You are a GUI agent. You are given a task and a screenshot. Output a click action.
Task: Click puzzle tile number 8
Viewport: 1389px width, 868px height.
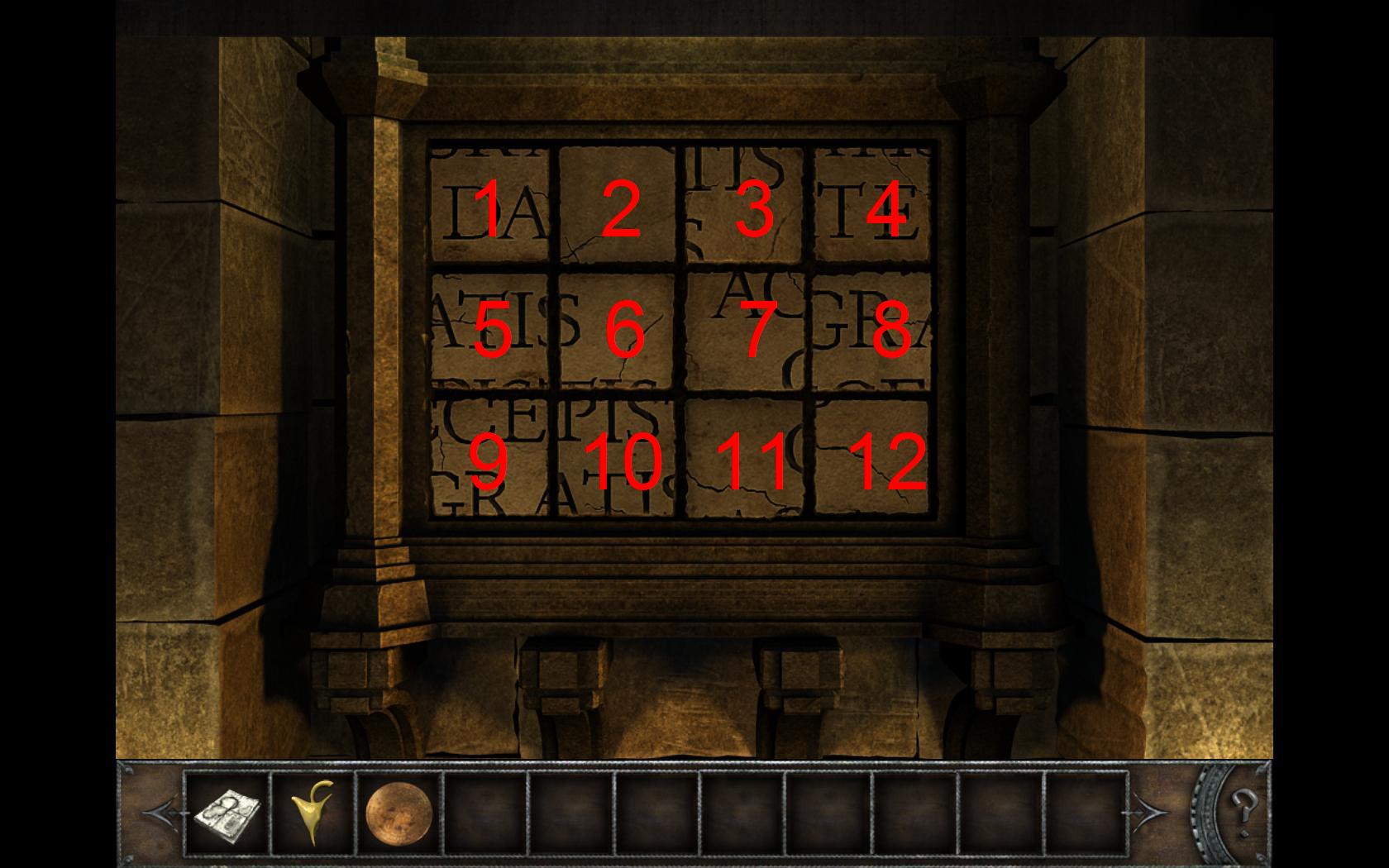pos(874,331)
